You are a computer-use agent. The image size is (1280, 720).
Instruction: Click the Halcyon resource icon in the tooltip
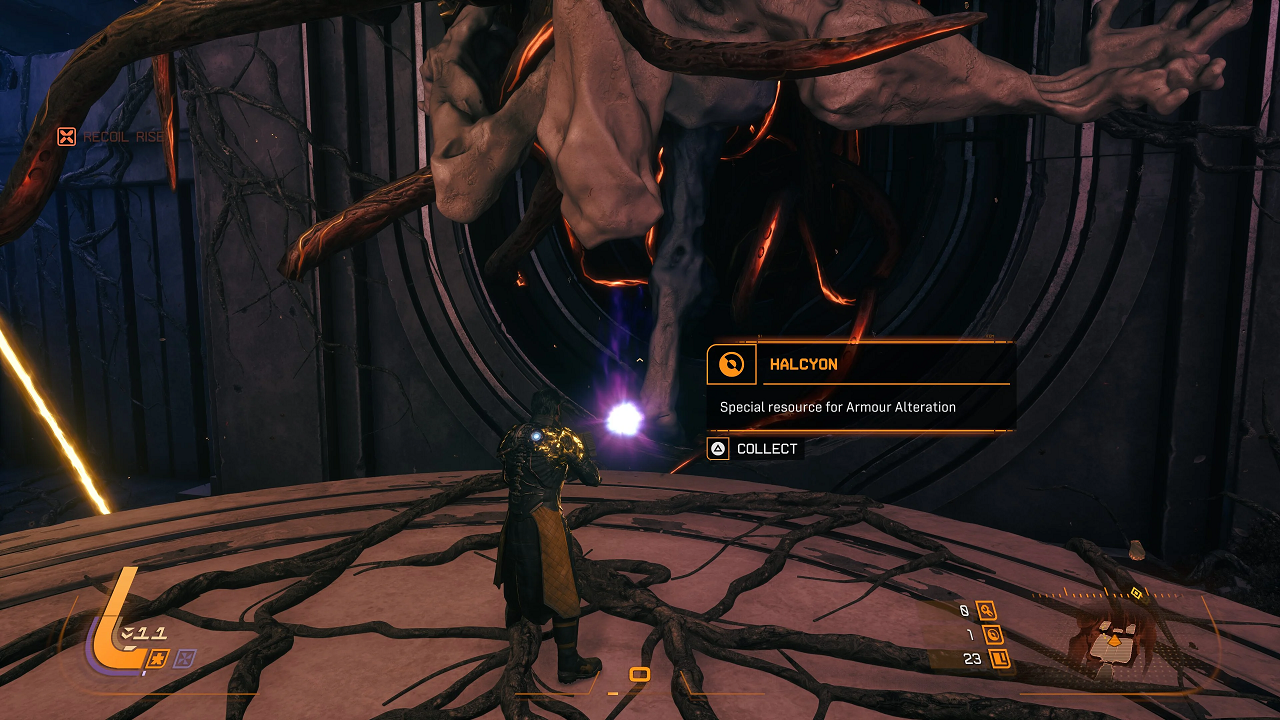pos(732,365)
